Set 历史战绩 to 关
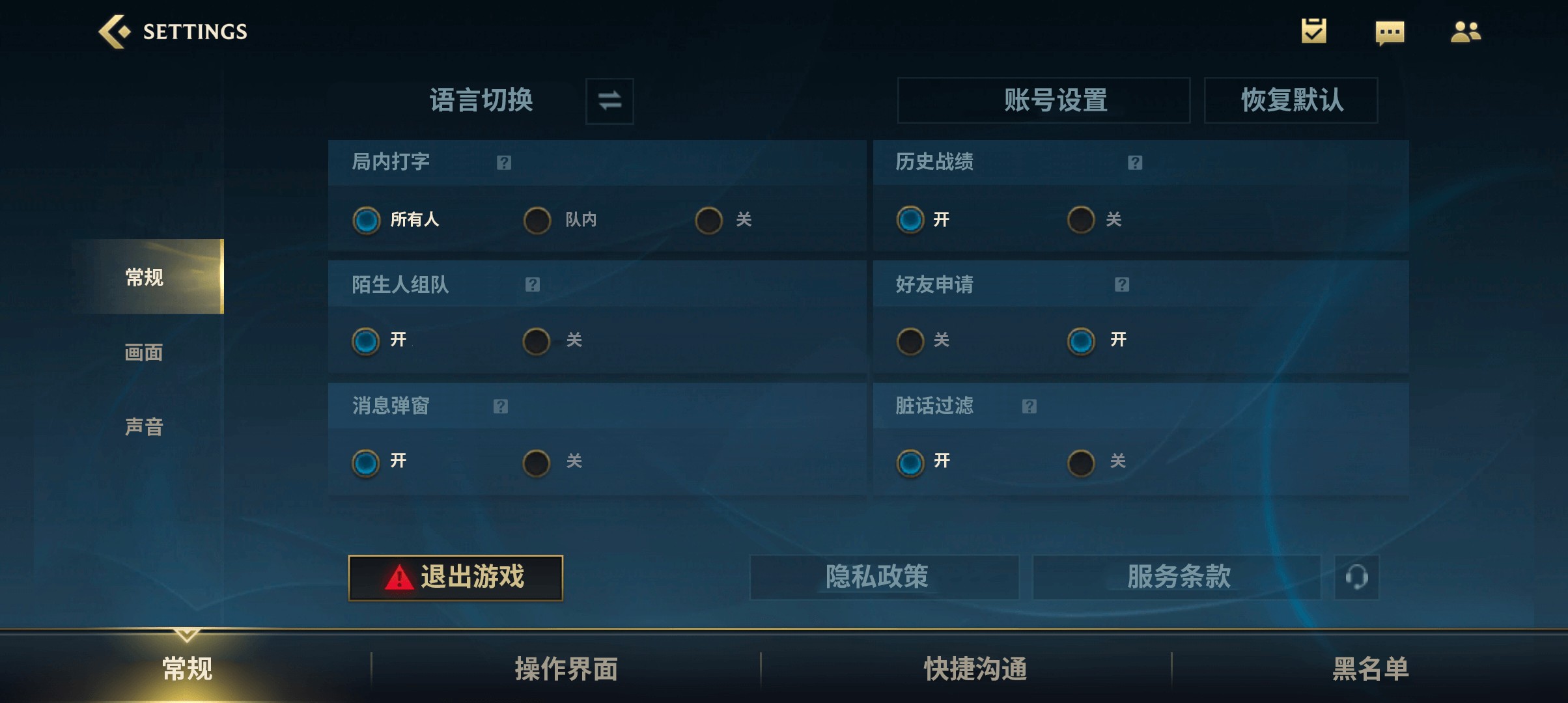Image resolution: width=1568 pixels, height=703 pixels. coord(1081,220)
